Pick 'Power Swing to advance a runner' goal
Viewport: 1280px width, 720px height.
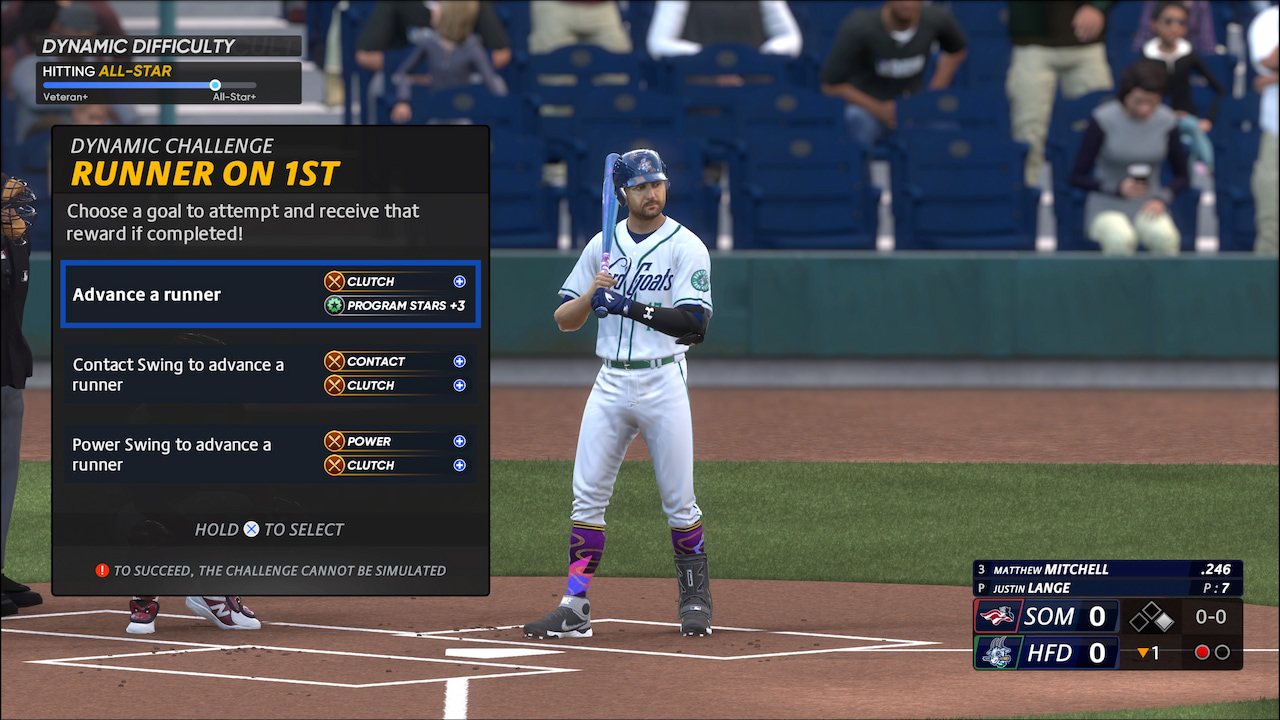pos(270,454)
